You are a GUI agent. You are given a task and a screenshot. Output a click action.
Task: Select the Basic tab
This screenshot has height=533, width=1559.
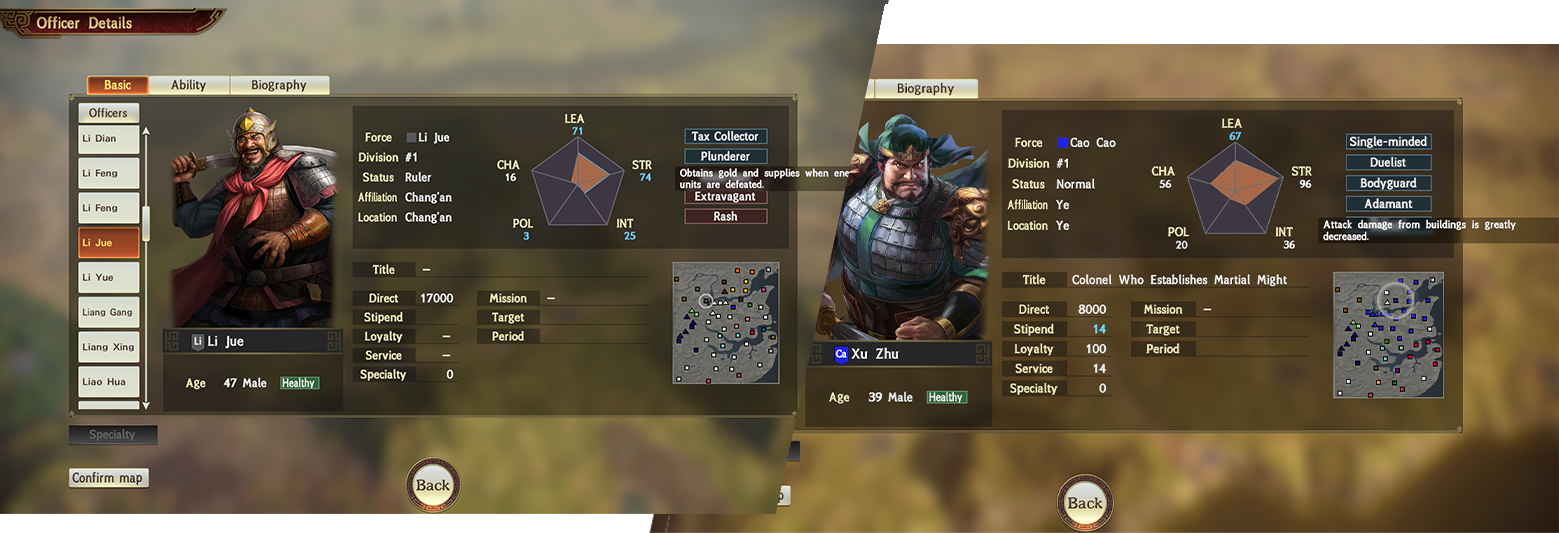(117, 85)
